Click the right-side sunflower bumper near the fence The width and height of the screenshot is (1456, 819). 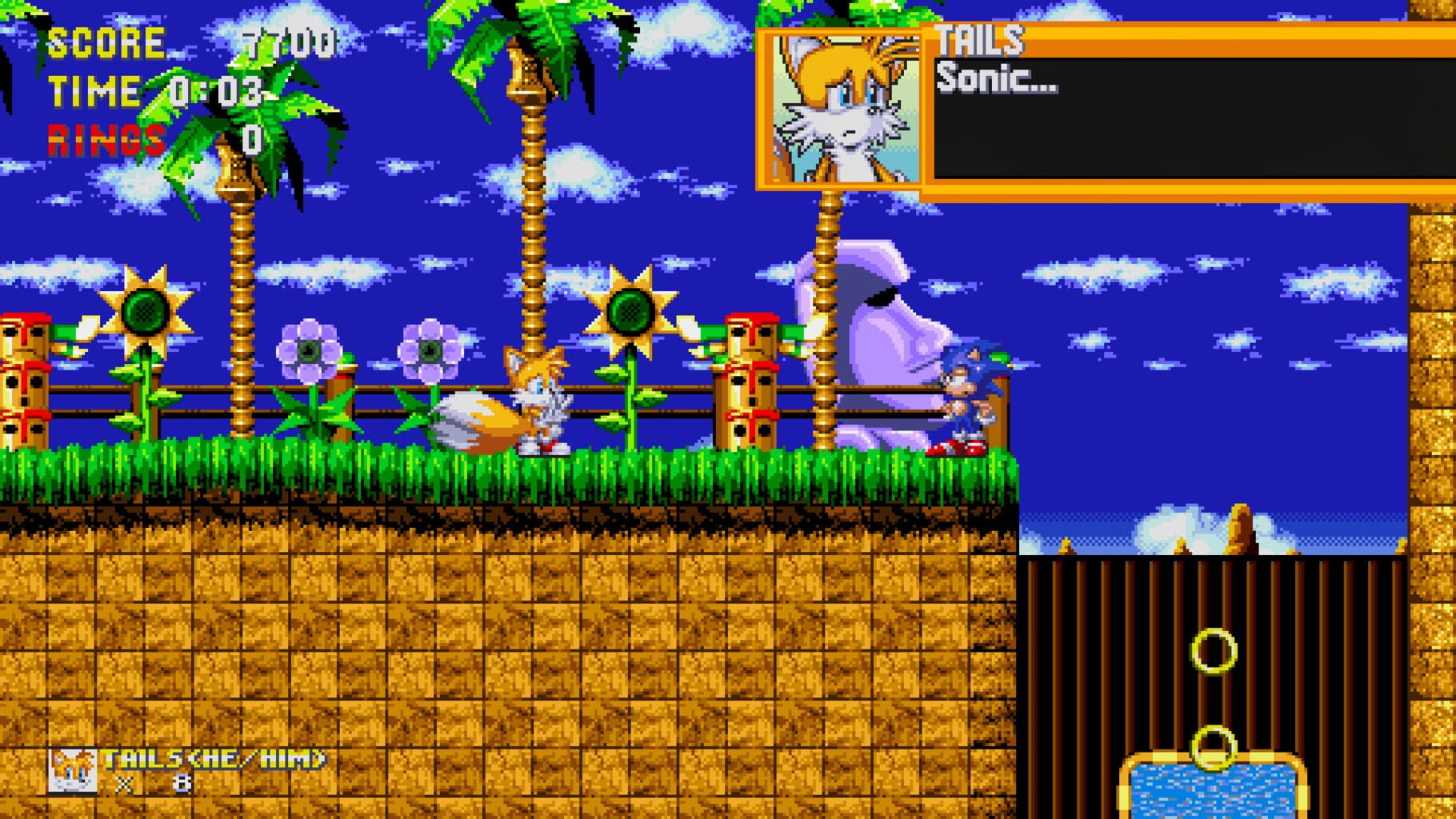click(x=632, y=312)
